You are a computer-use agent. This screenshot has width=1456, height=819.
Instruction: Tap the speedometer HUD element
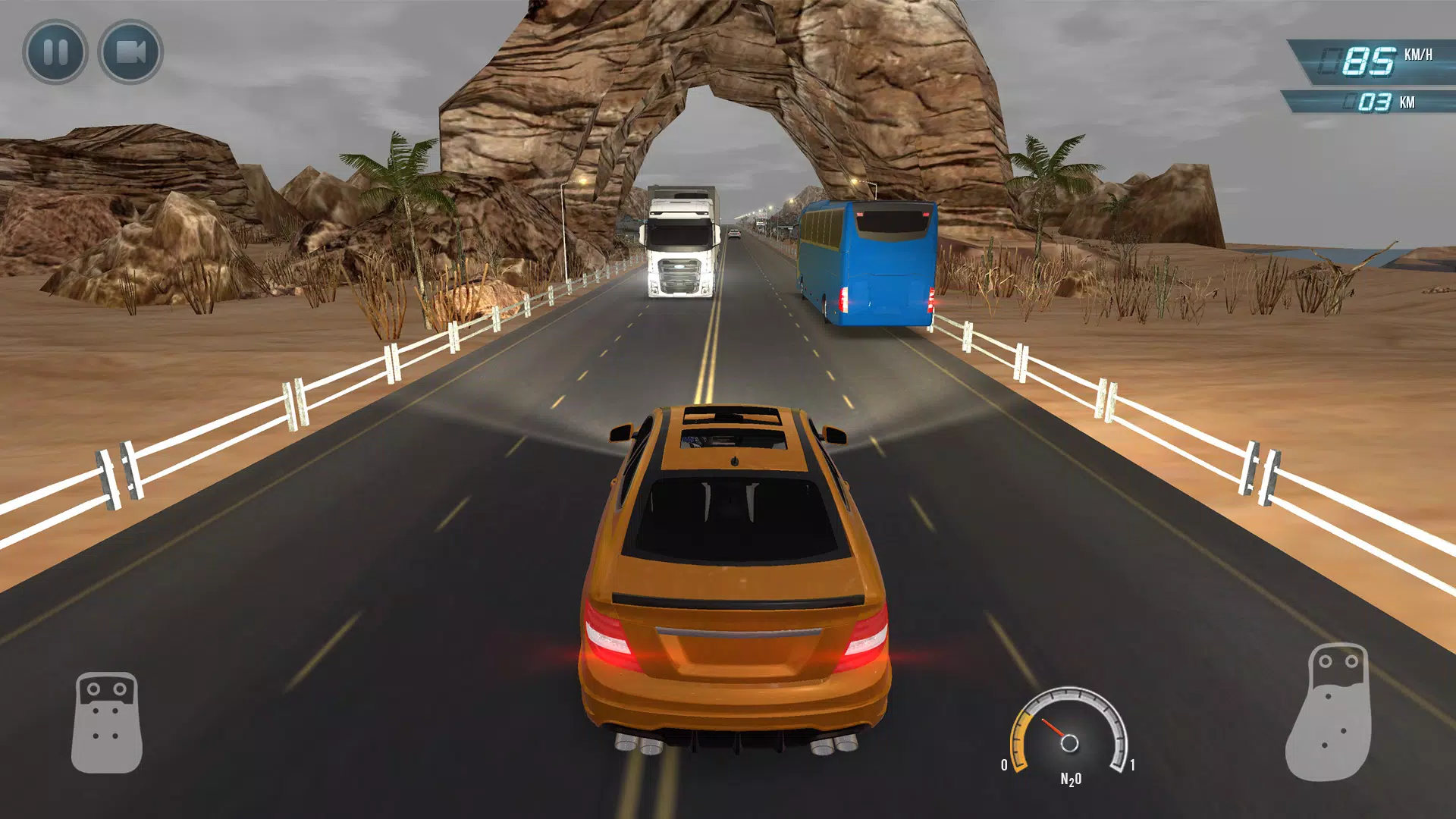1380,55
